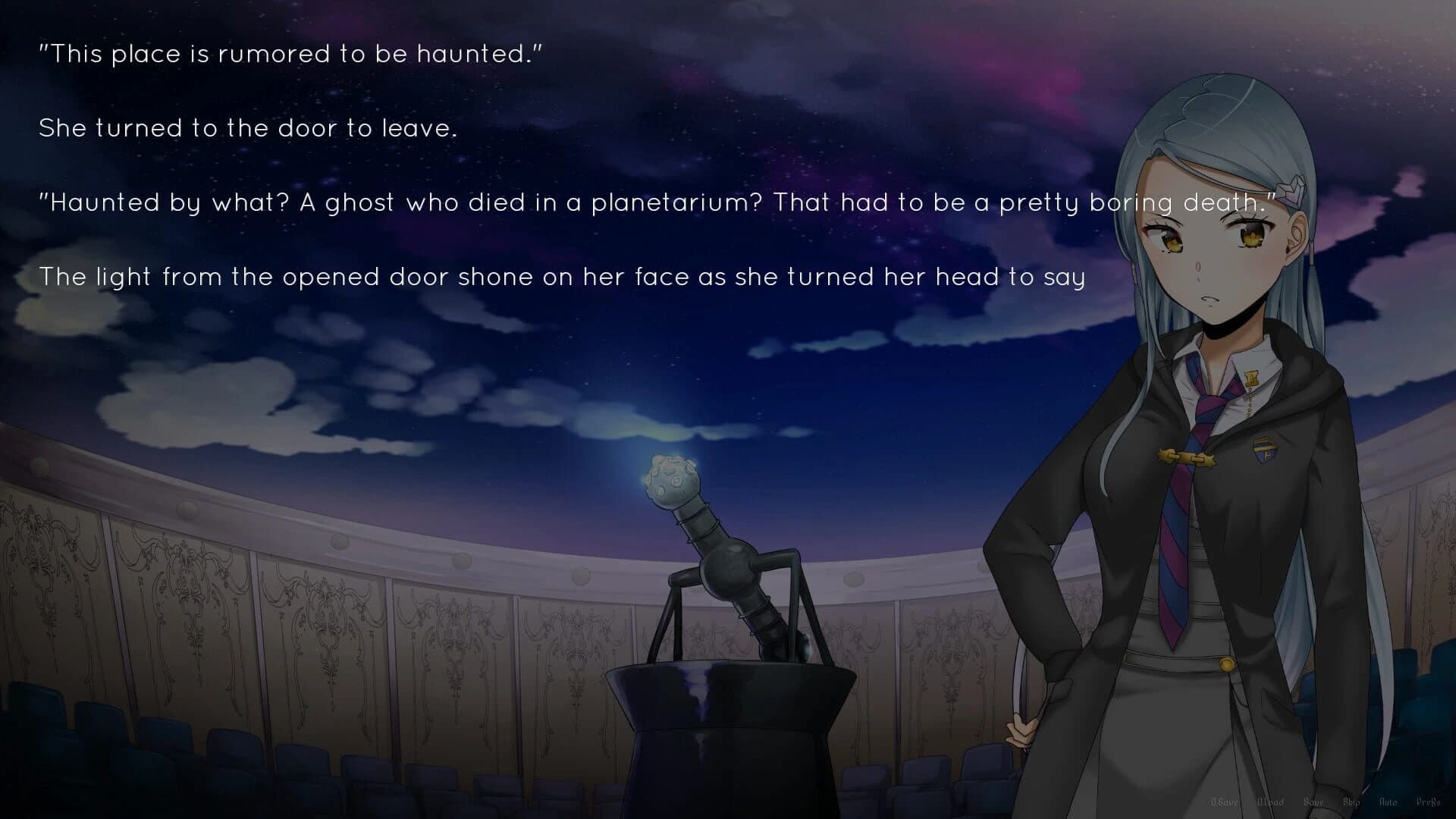Click the 'She turned to the door' narration

click(x=250, y=128)
